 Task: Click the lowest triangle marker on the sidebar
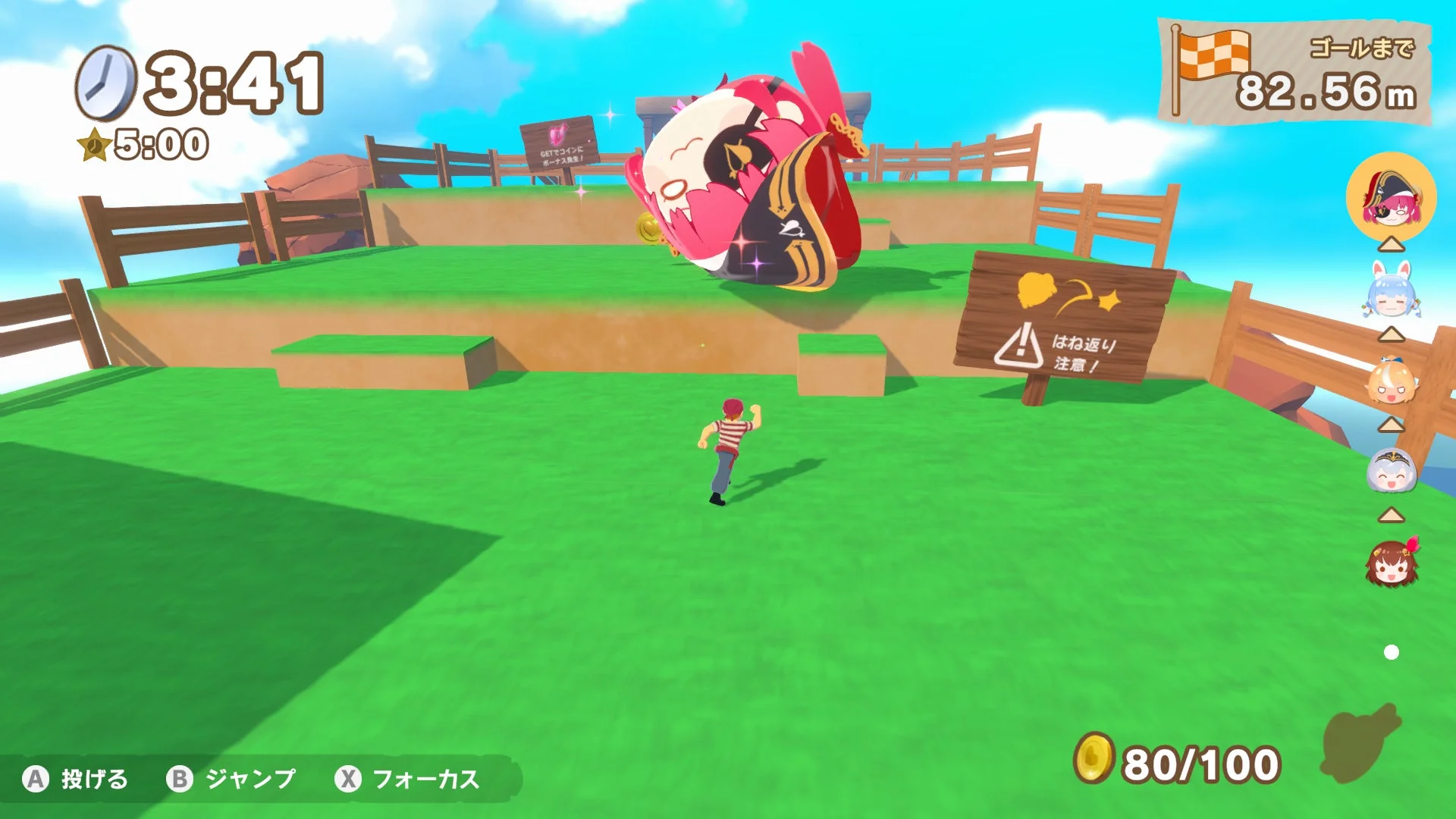tap(1390, 518)
